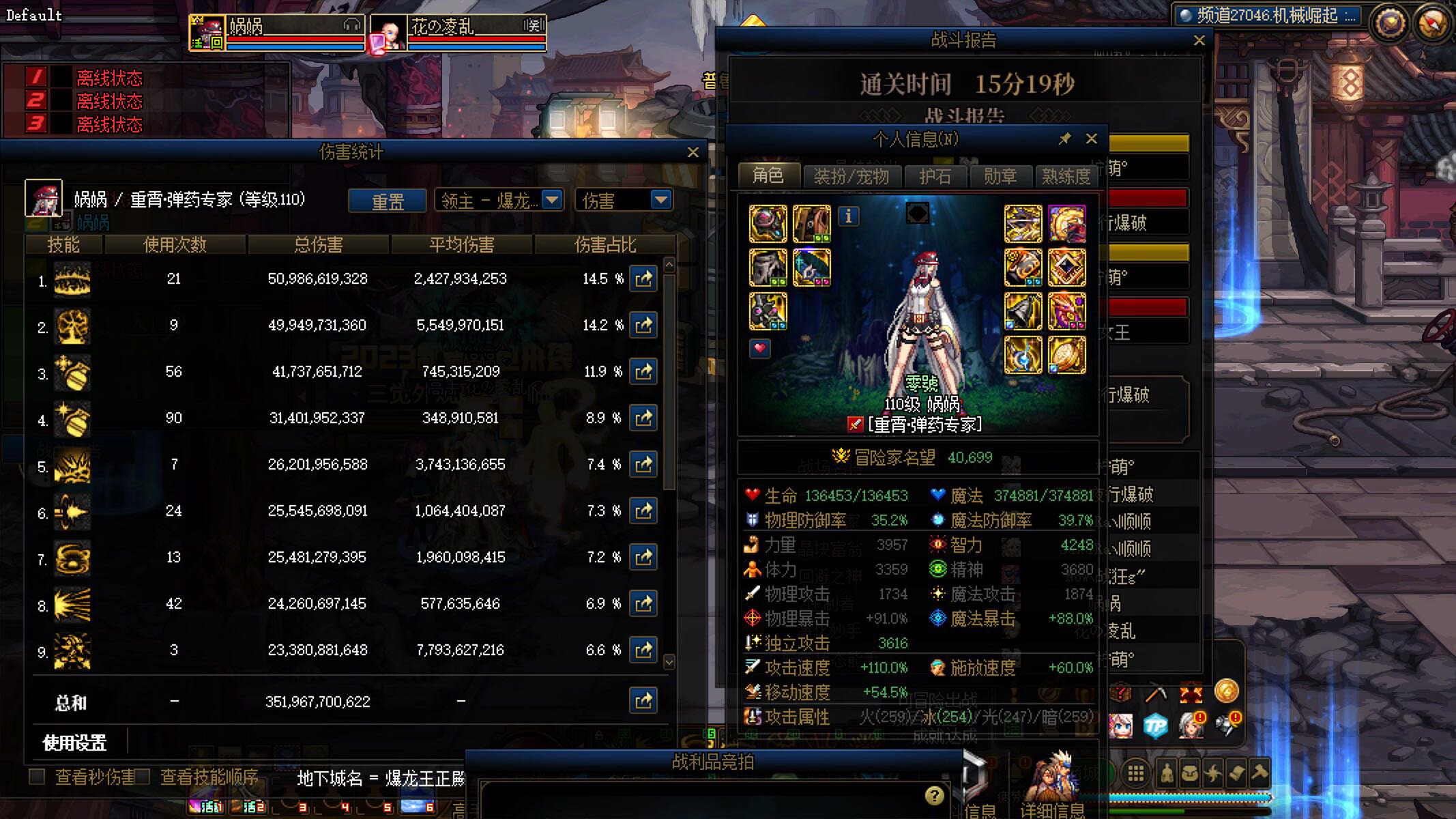Click the question mark help button
The width and height of the screenshot is (1456, 819).
(934, 795)
